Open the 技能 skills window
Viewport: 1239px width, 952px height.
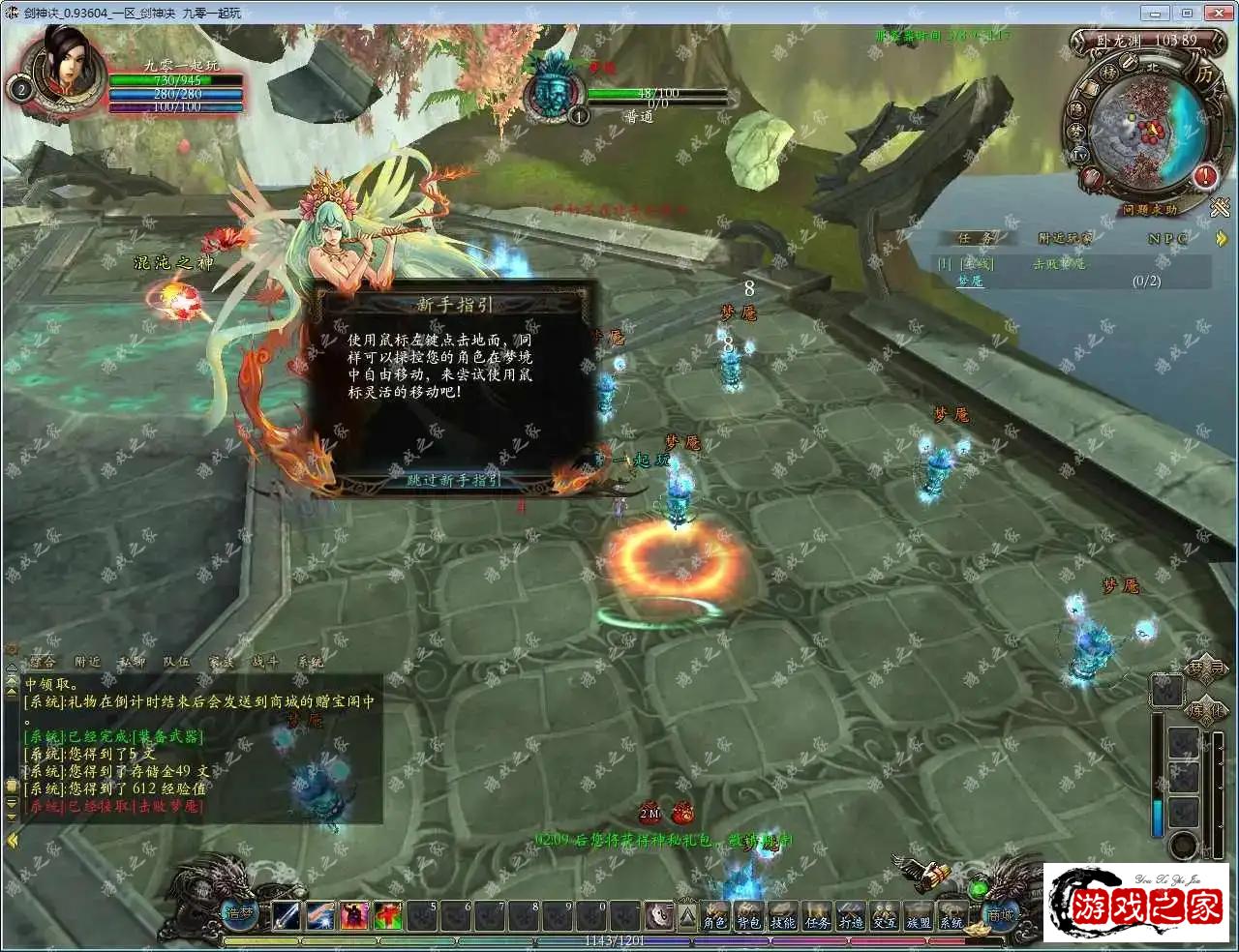point(783,920)
